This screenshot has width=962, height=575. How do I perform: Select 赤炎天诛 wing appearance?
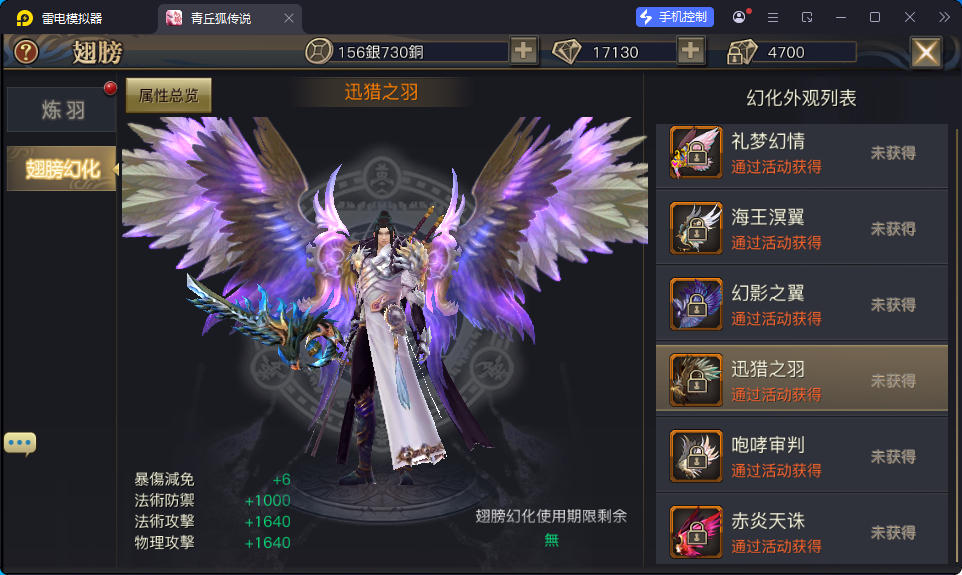[x=801, y=531]
